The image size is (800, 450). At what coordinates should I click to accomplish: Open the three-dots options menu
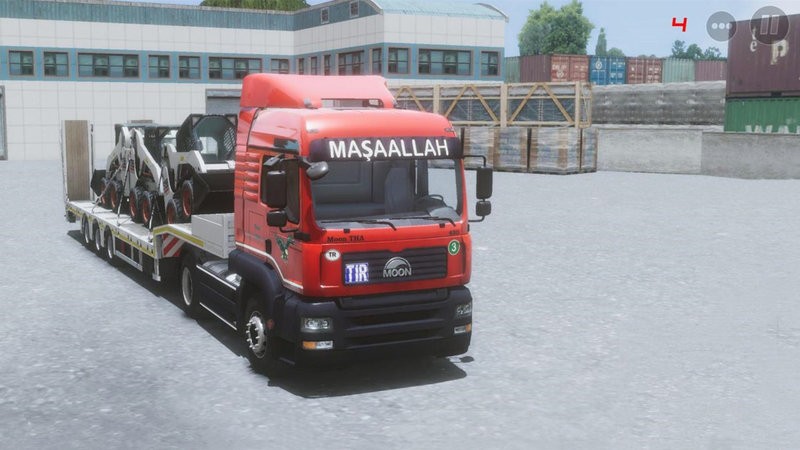[x=721, y=26]
